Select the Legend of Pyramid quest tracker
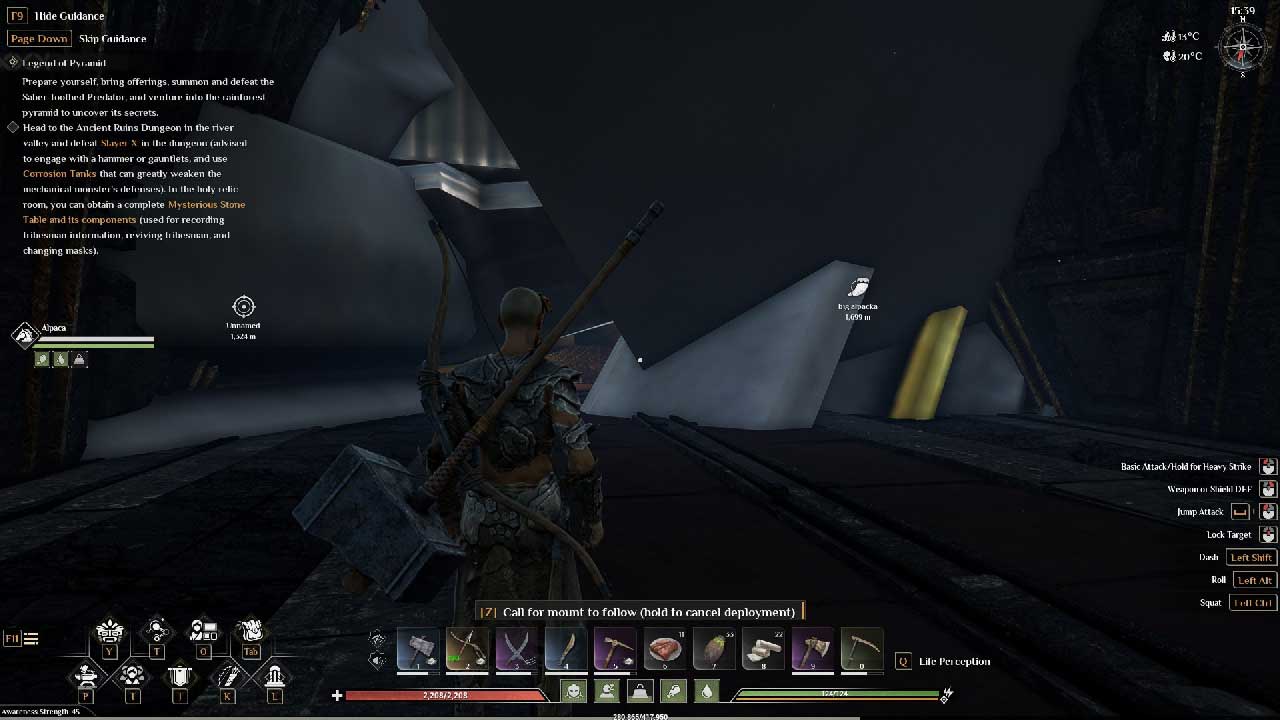 click(64, 63)
